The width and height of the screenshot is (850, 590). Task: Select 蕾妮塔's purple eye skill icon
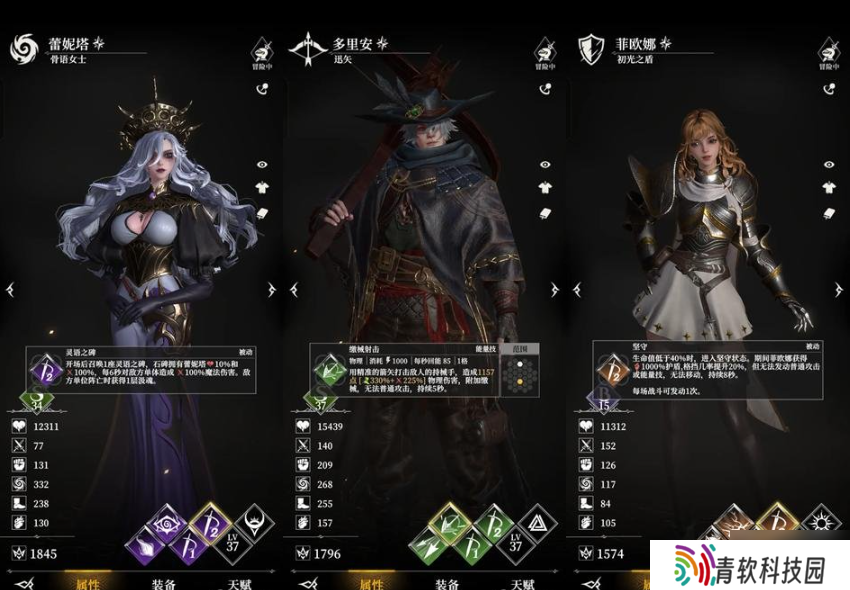pos(164,523)
